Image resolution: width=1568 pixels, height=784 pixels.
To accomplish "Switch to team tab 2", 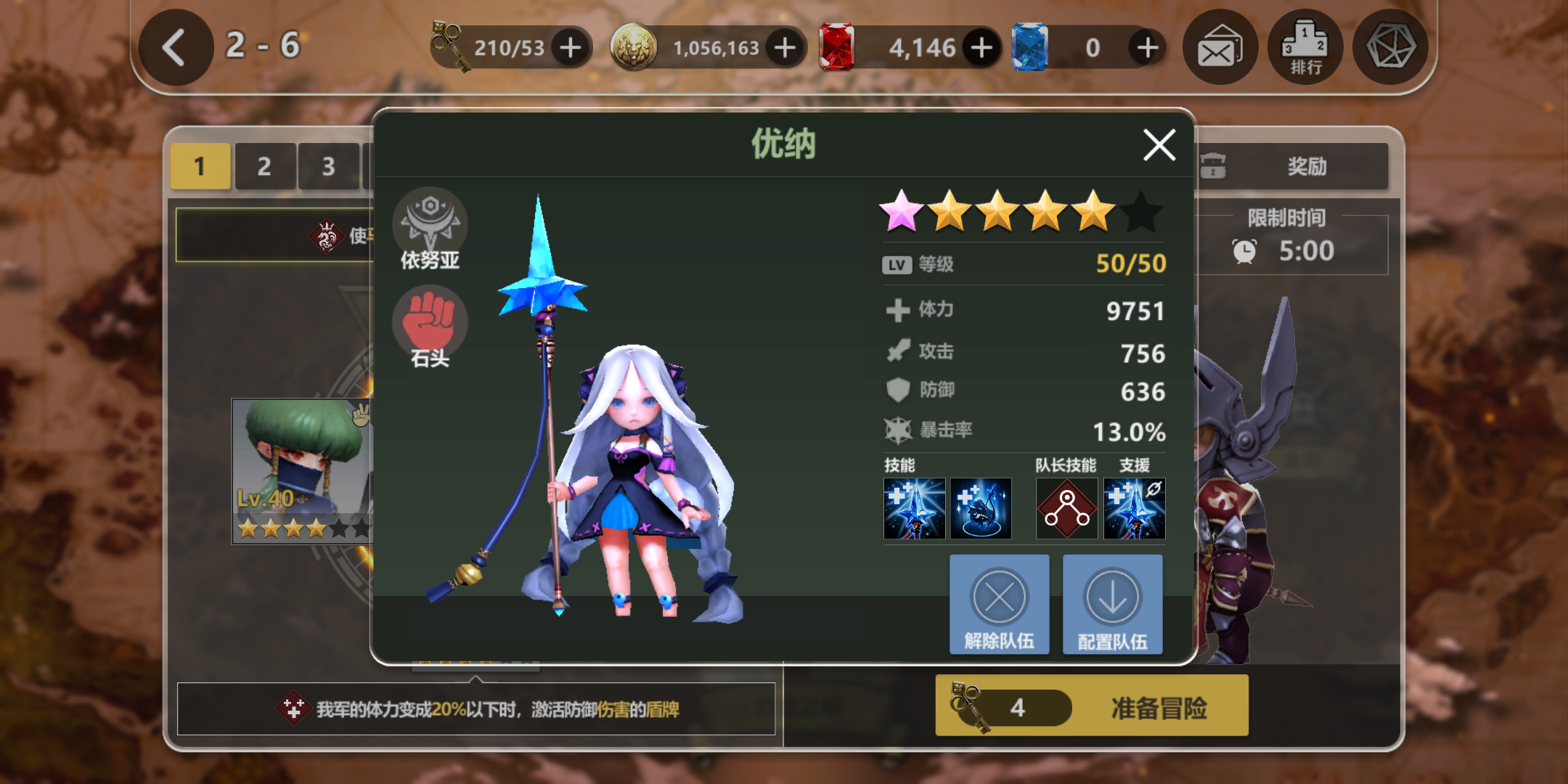I will [264, 167].
